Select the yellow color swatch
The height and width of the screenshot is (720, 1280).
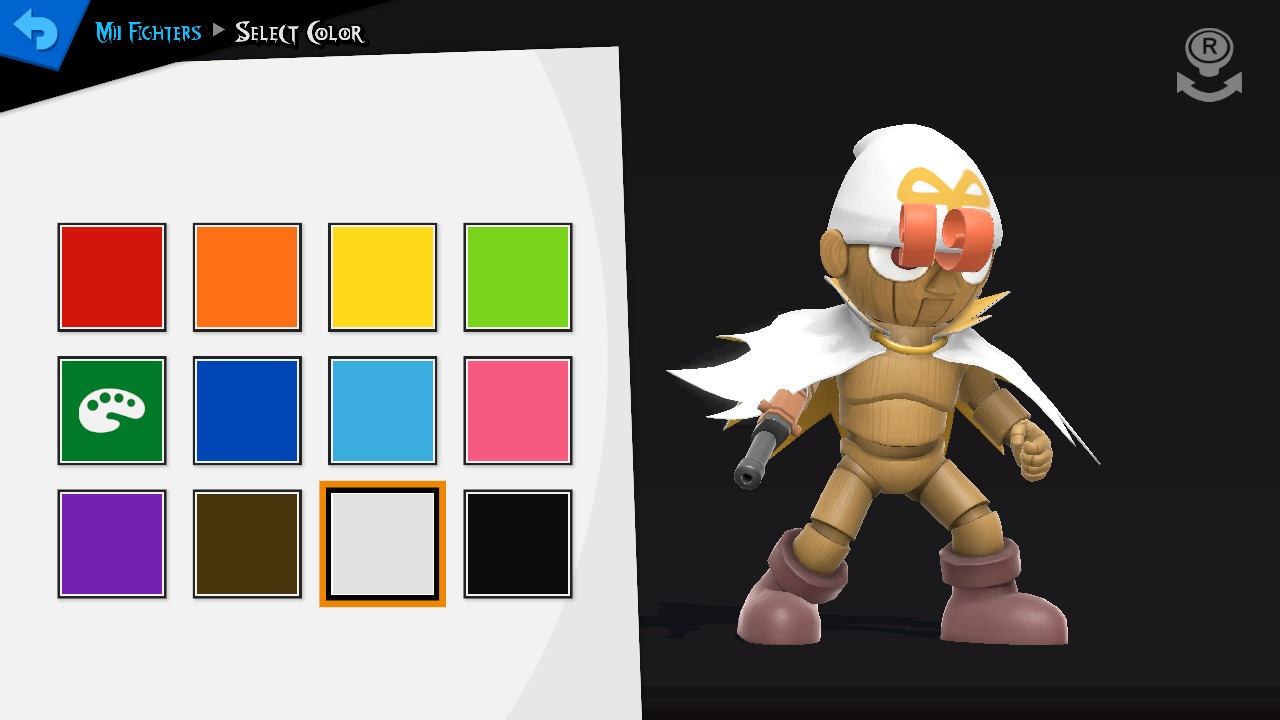point(382,275)
